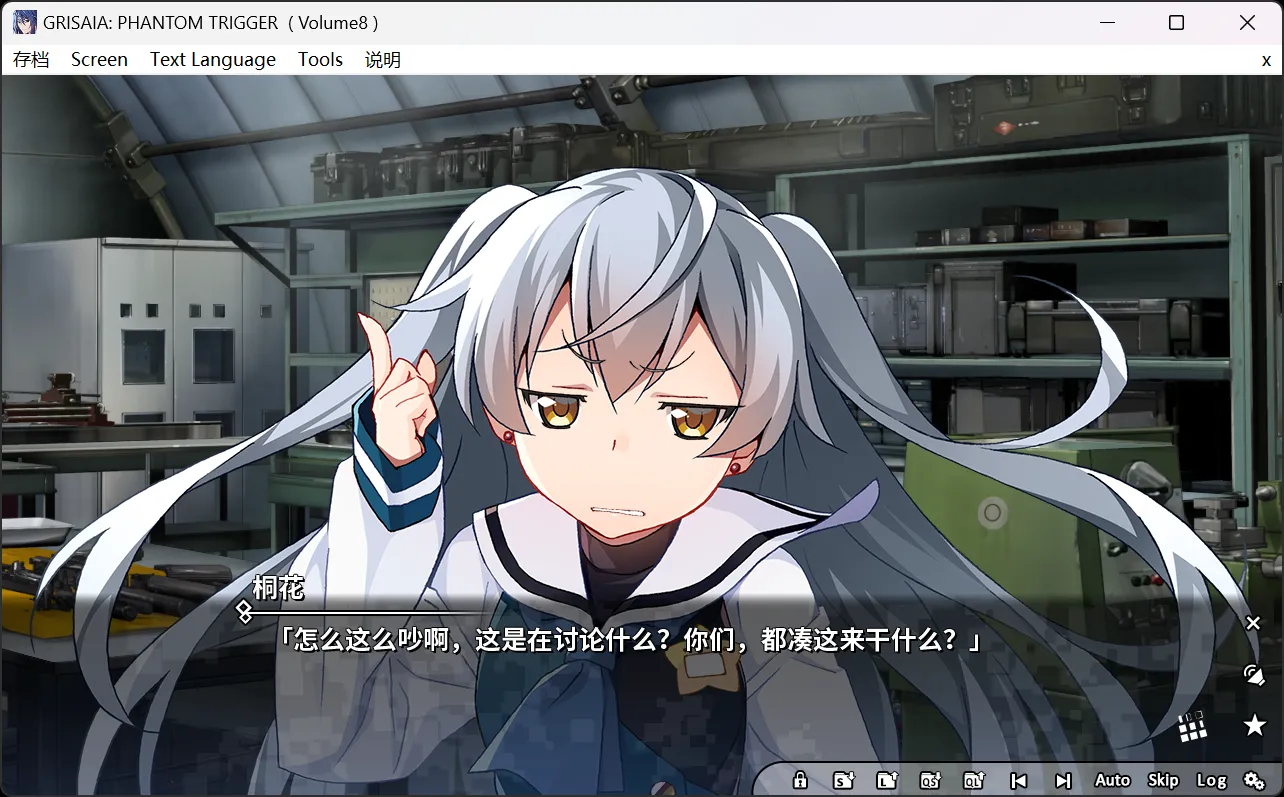Select the Text Language menu
This screenshot has width=1284, height=797.
[212, 59]
